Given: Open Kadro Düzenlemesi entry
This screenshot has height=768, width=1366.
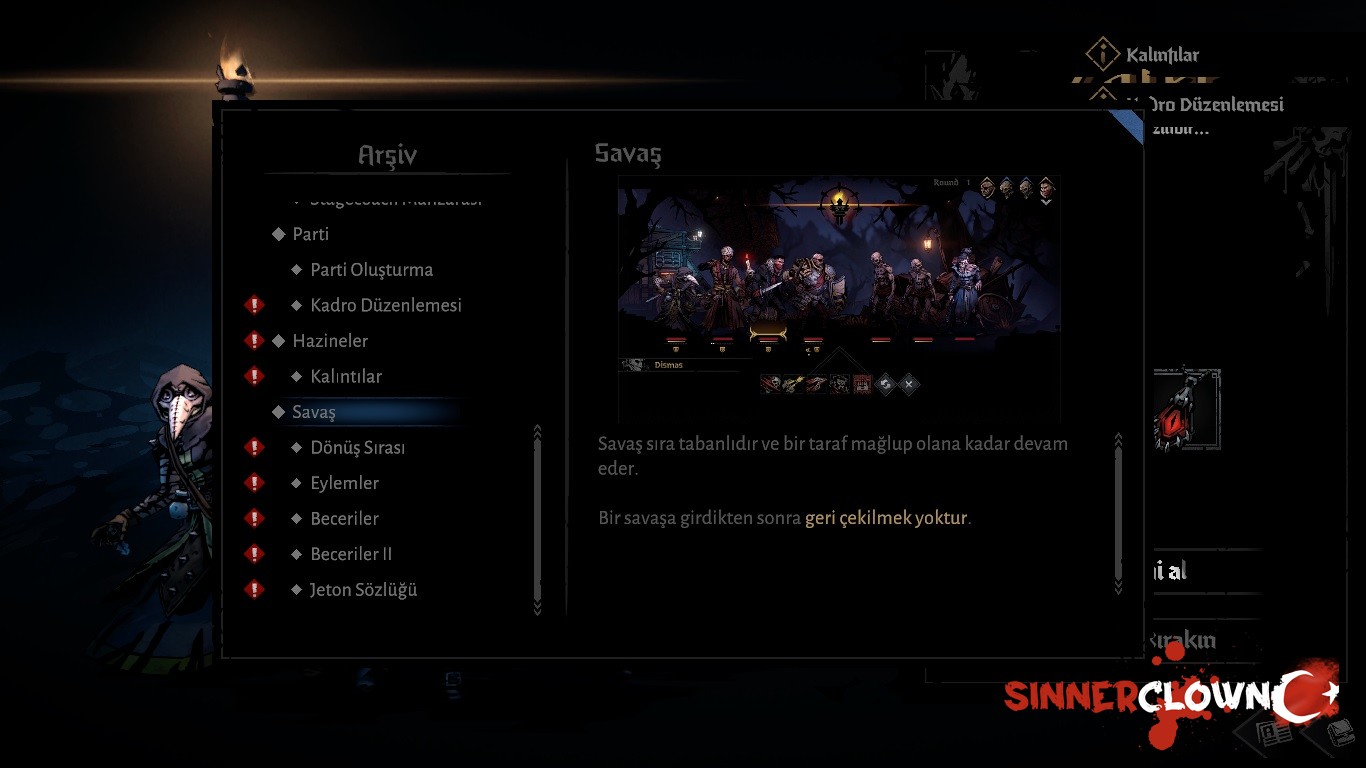Looking at the screenshot, I should tap(385, 305).
